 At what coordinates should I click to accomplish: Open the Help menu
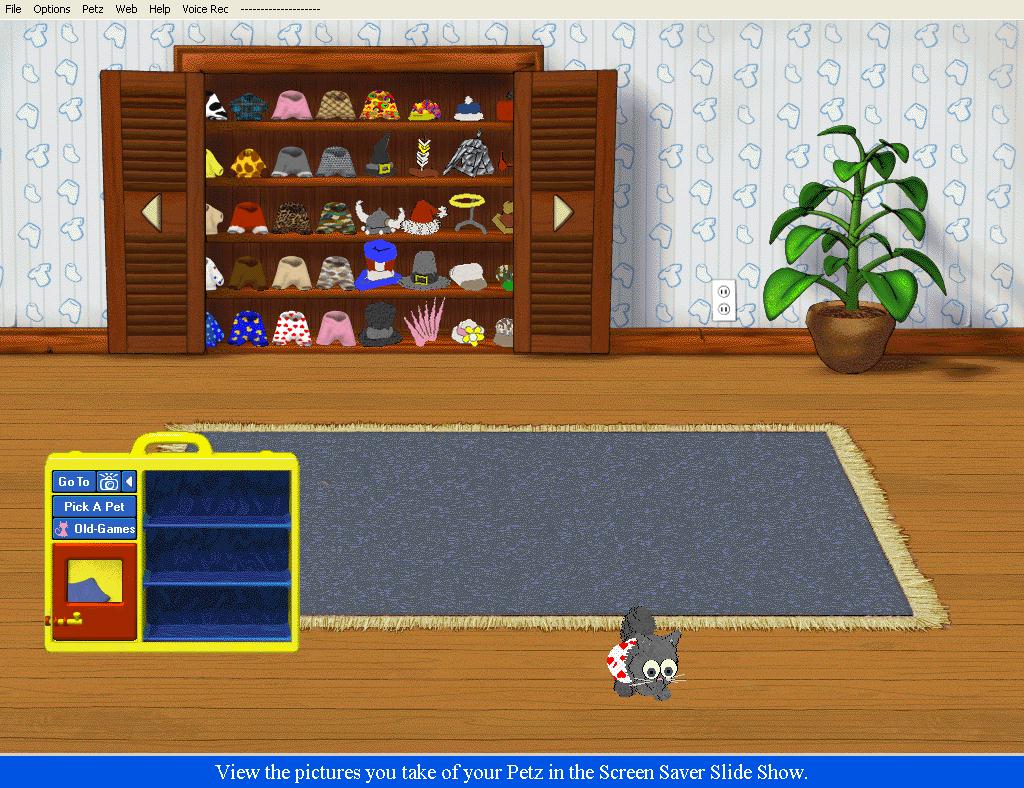160,9
